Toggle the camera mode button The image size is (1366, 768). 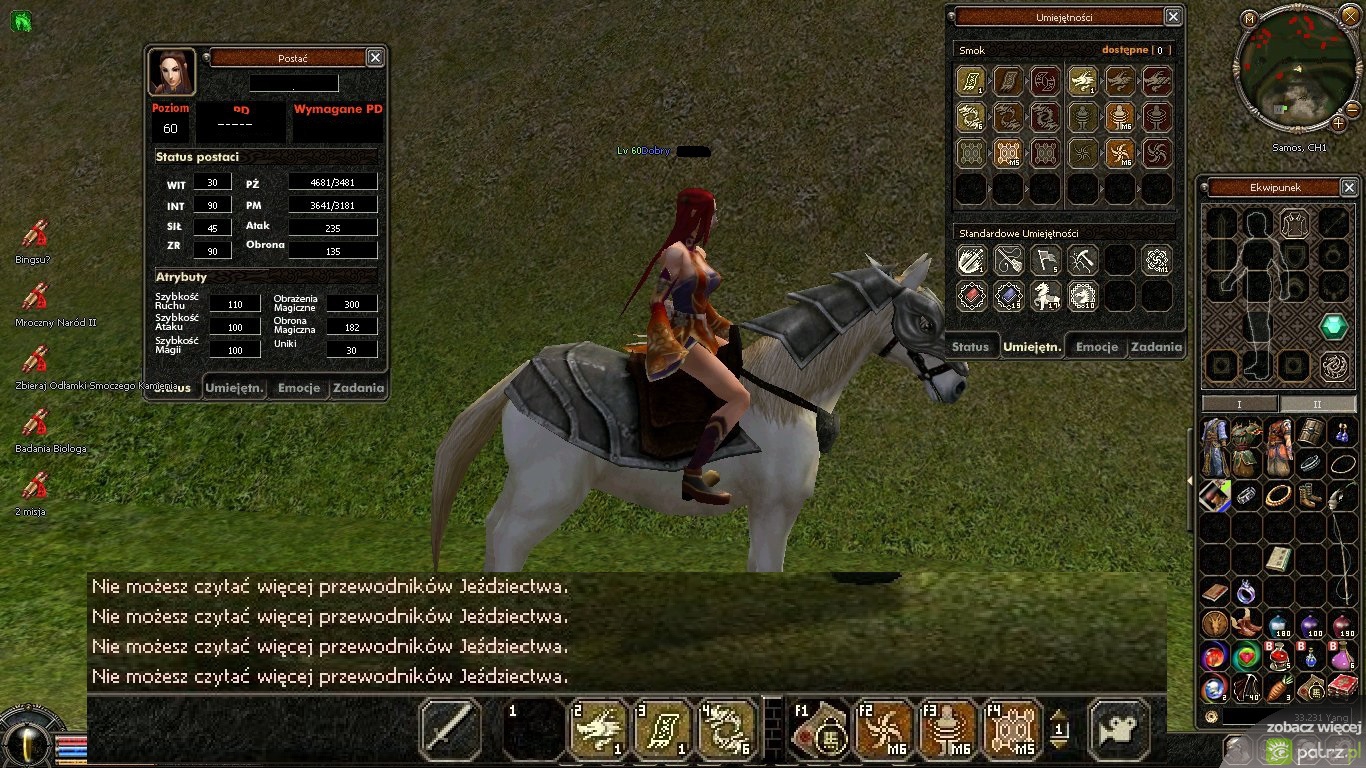[x=1118, y=729]
